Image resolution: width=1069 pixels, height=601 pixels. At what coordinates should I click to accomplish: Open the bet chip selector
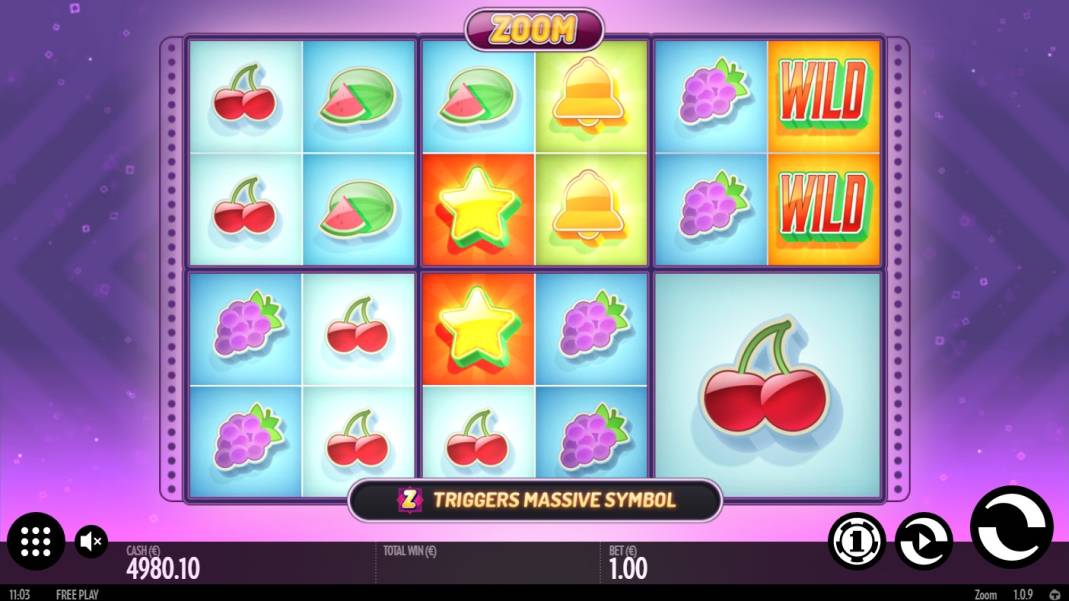tap(857, 541)
